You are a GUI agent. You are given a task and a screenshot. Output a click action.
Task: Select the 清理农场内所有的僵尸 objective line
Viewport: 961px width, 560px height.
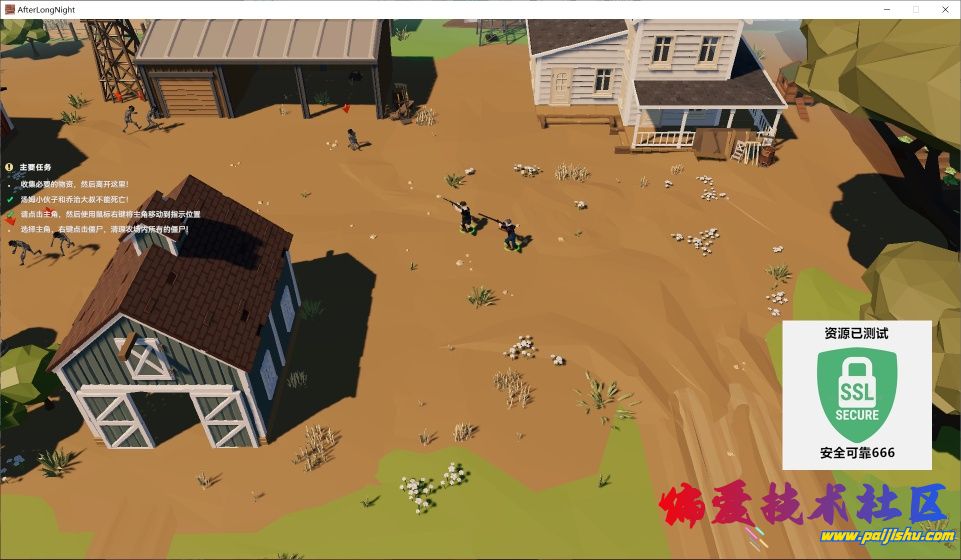click(104, 229)
